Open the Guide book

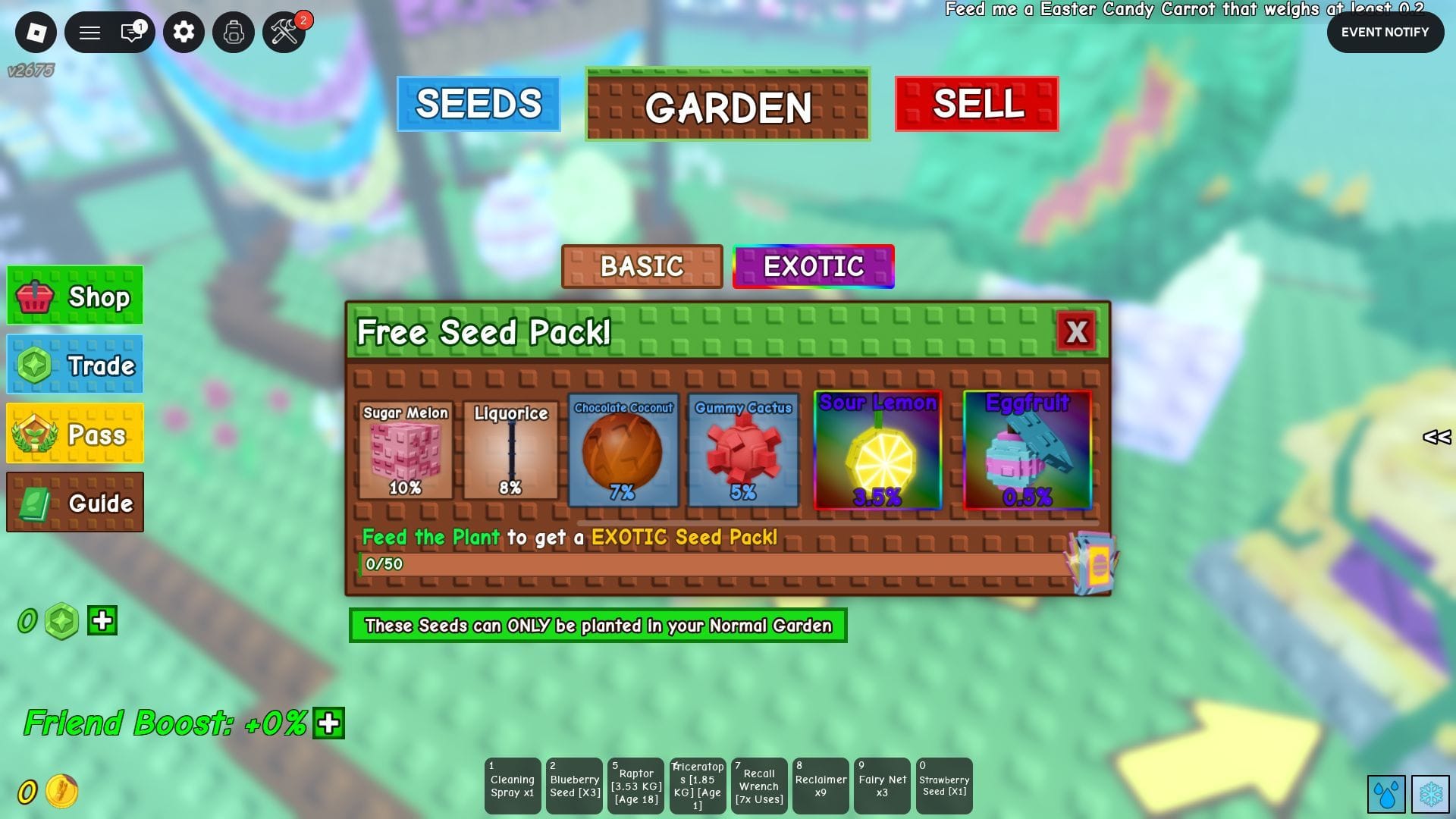[75, 502]
